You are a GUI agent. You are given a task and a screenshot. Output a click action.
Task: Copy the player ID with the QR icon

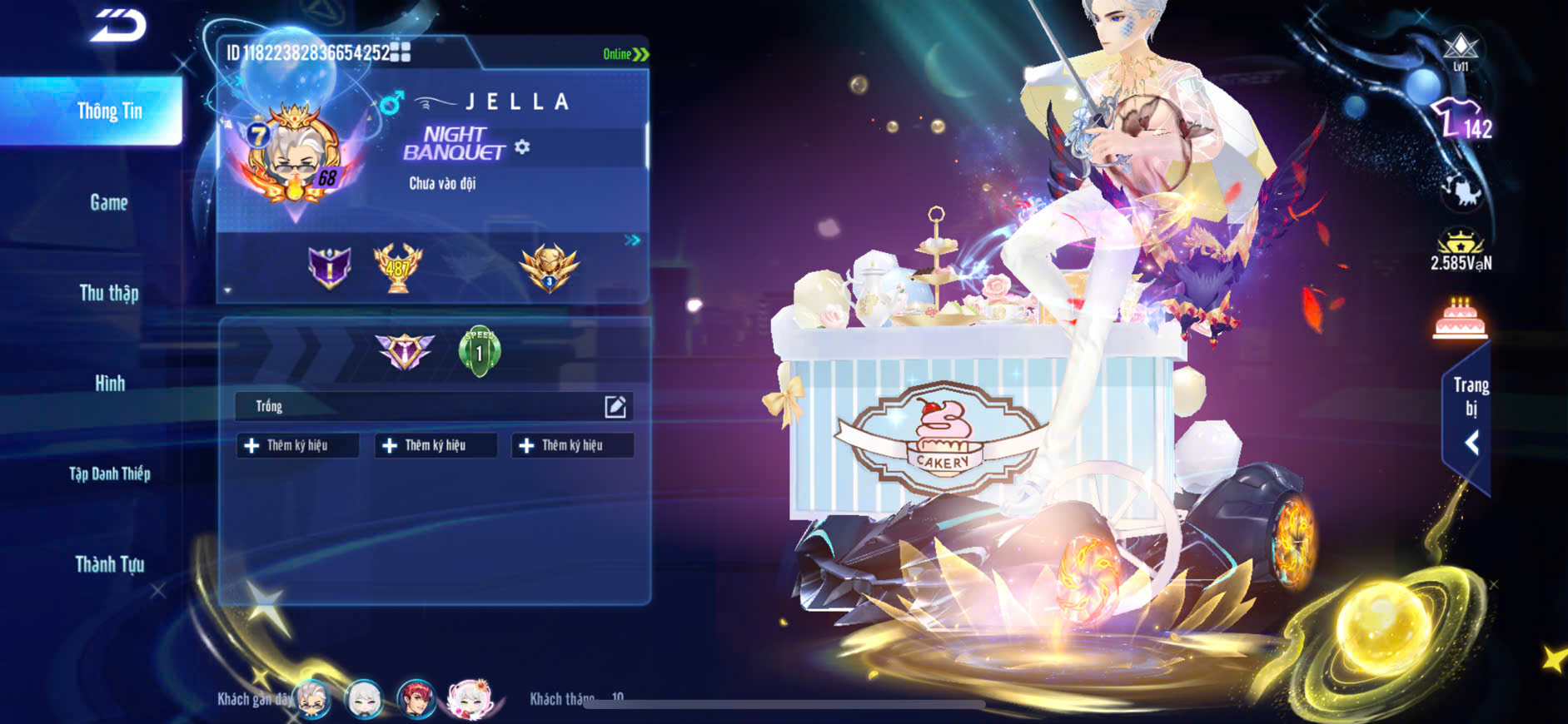401,52
